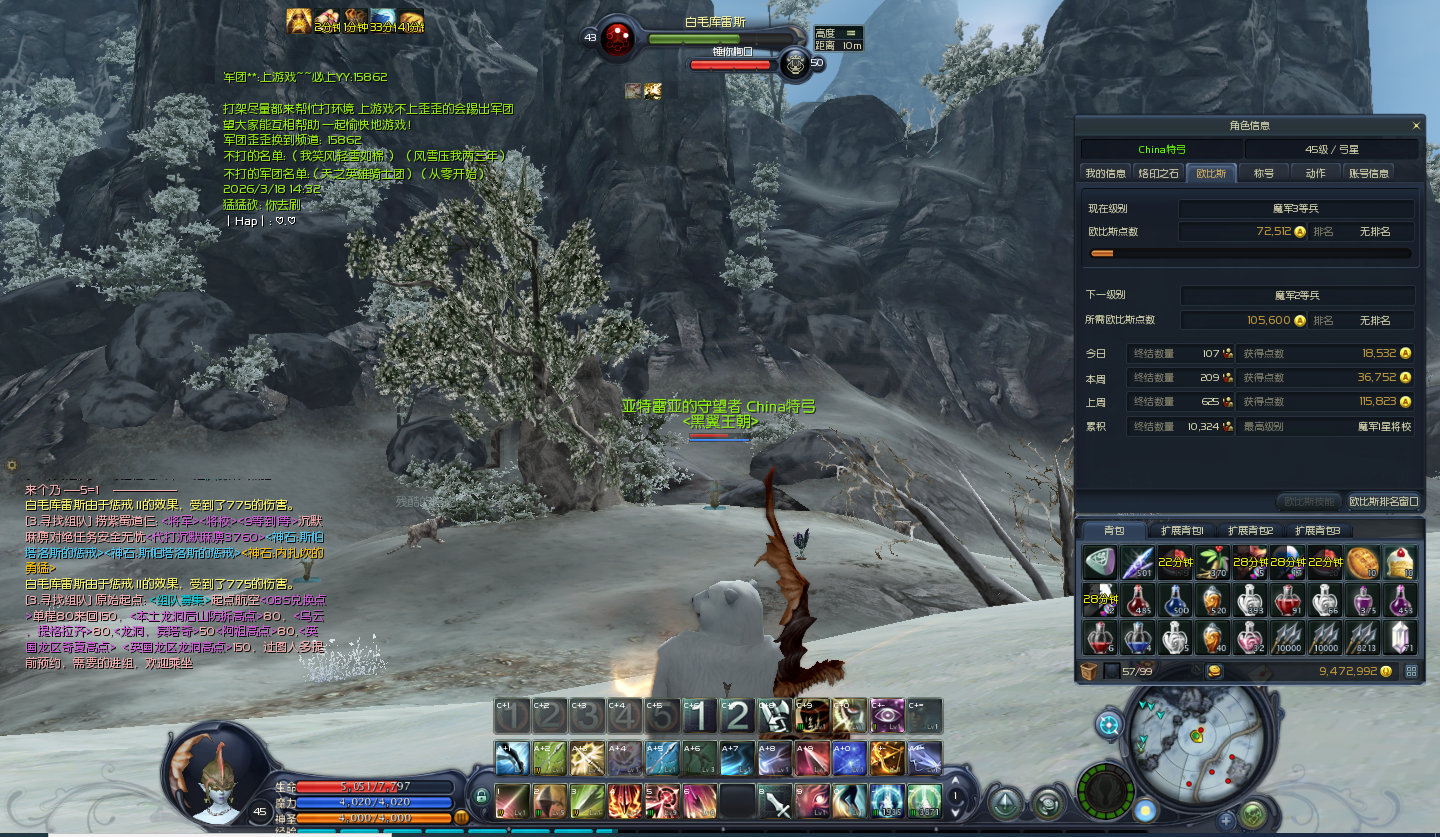Select the 称号 titles tab
Viewport: 1440px width, 837px height.
tap(1264, 173)
